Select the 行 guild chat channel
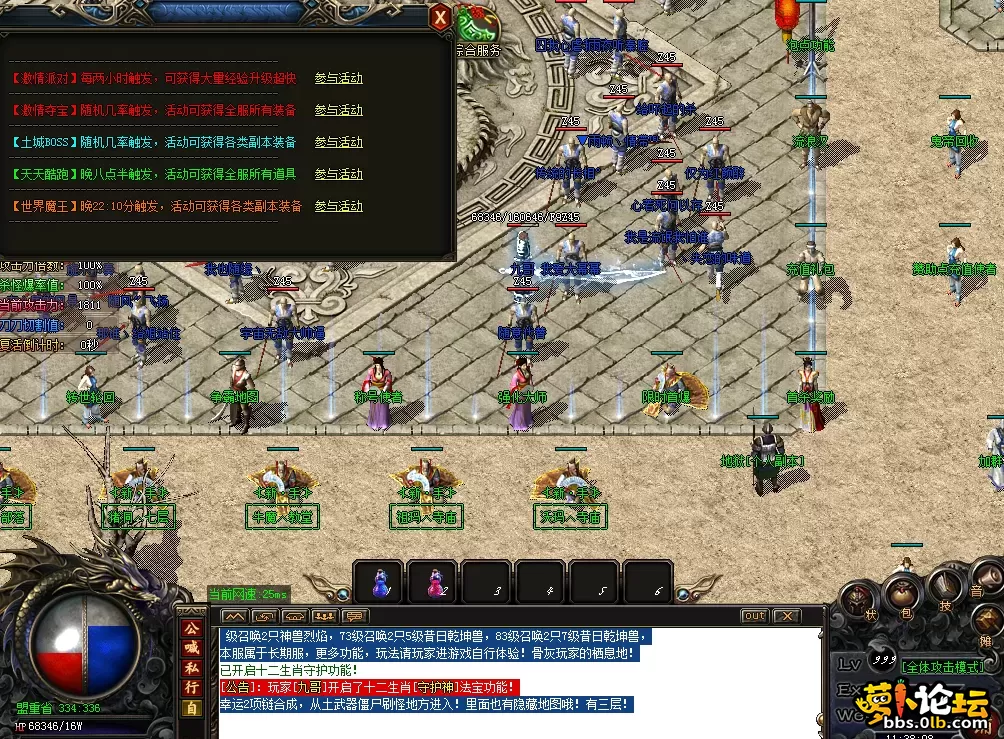Image resolution: width=1004 pixels, height=739 pixels. tap(191, 688)
